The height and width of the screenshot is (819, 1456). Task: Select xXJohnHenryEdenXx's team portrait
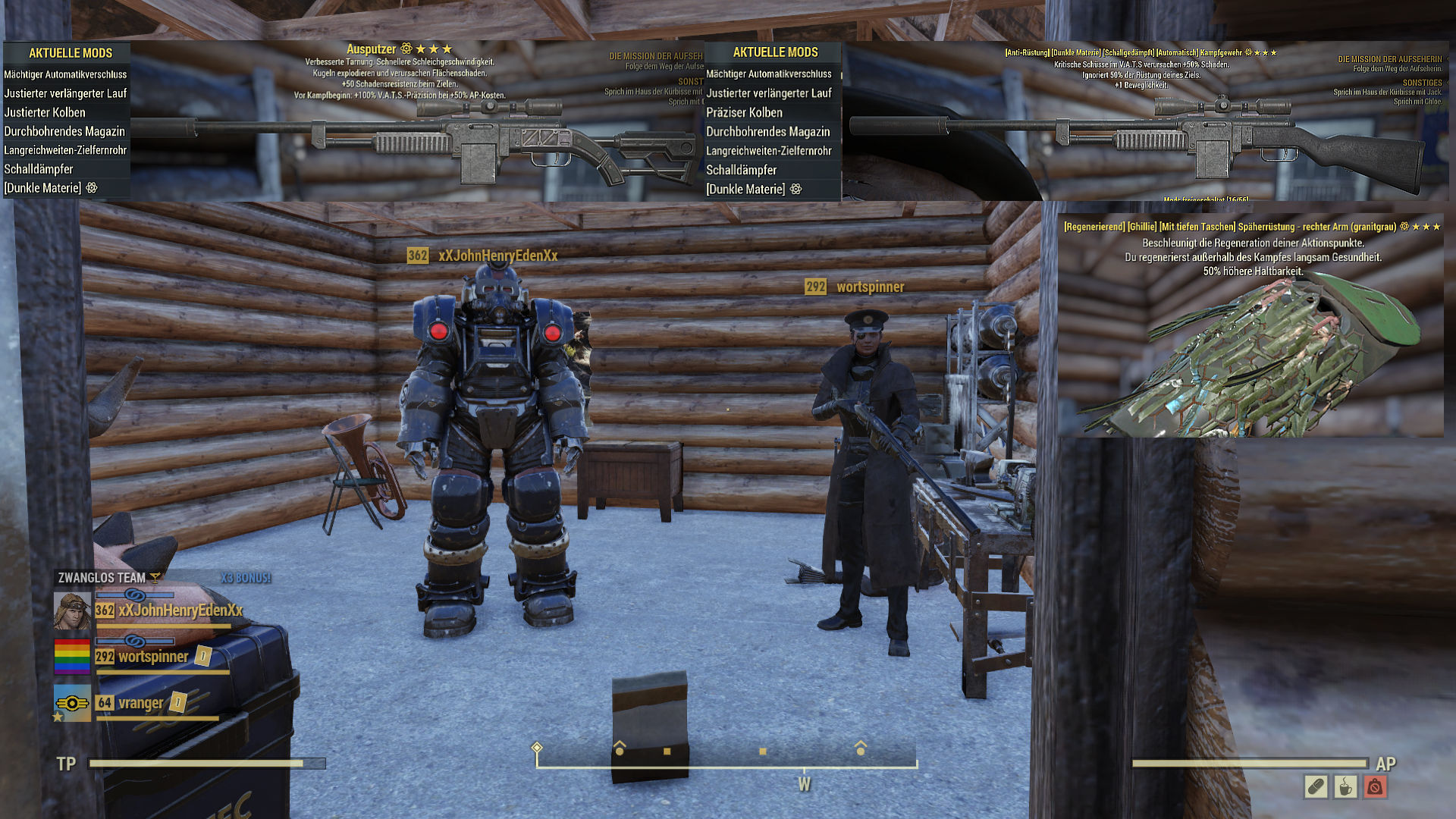72,611
